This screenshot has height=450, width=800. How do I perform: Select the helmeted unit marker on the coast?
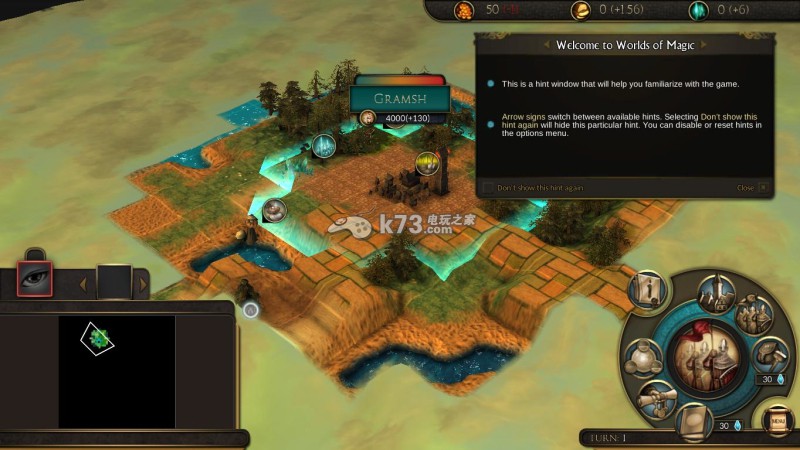[273, 210]
